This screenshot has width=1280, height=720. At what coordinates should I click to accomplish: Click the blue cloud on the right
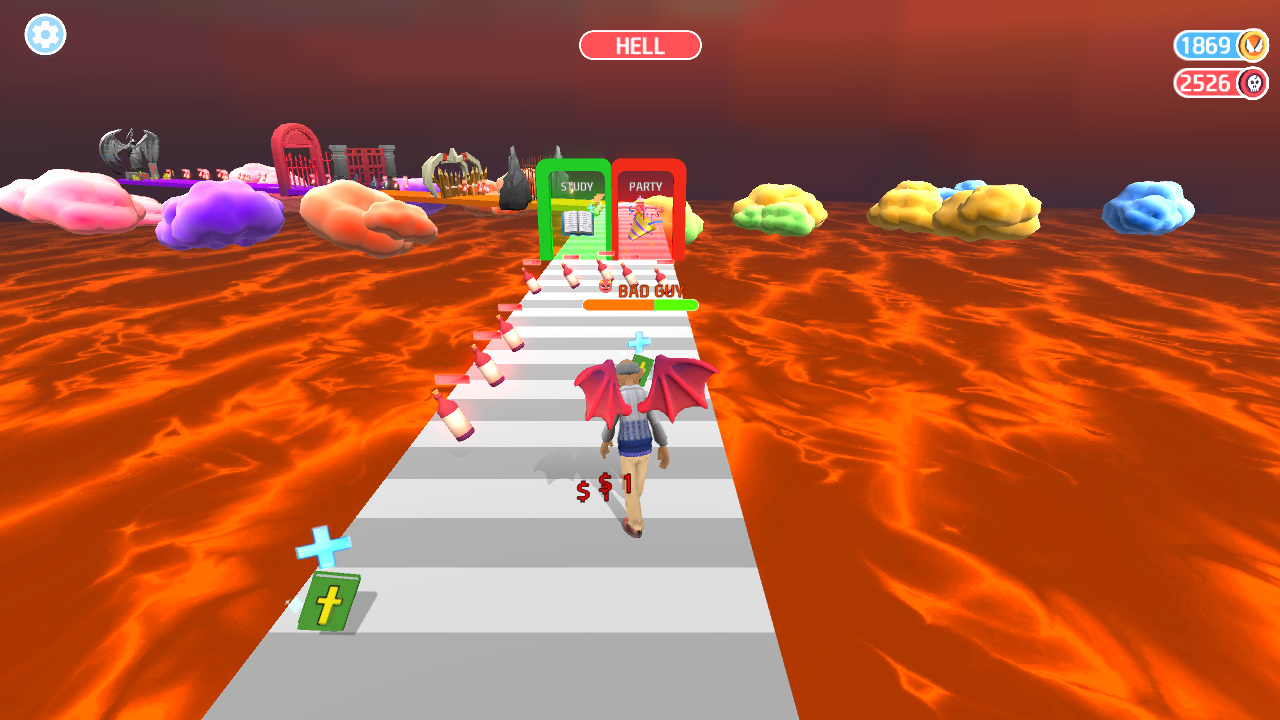pyautogui.click(x=1148, y=205)
